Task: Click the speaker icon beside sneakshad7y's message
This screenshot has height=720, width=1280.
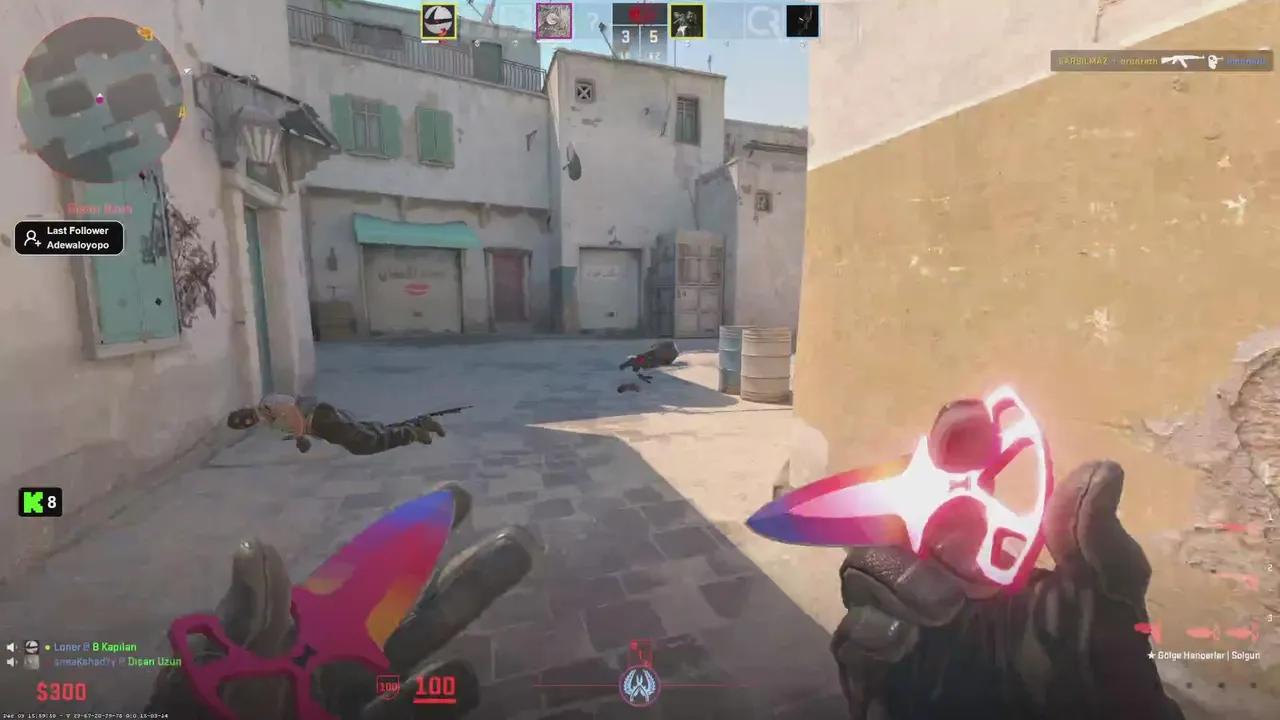Action: point(12,662)
